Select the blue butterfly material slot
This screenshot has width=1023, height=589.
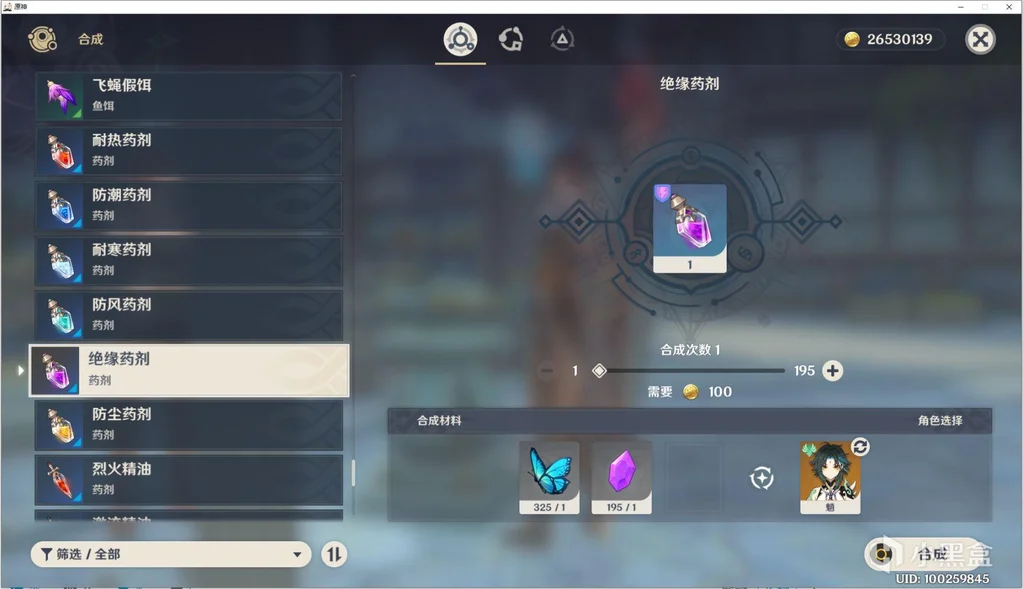549,477
